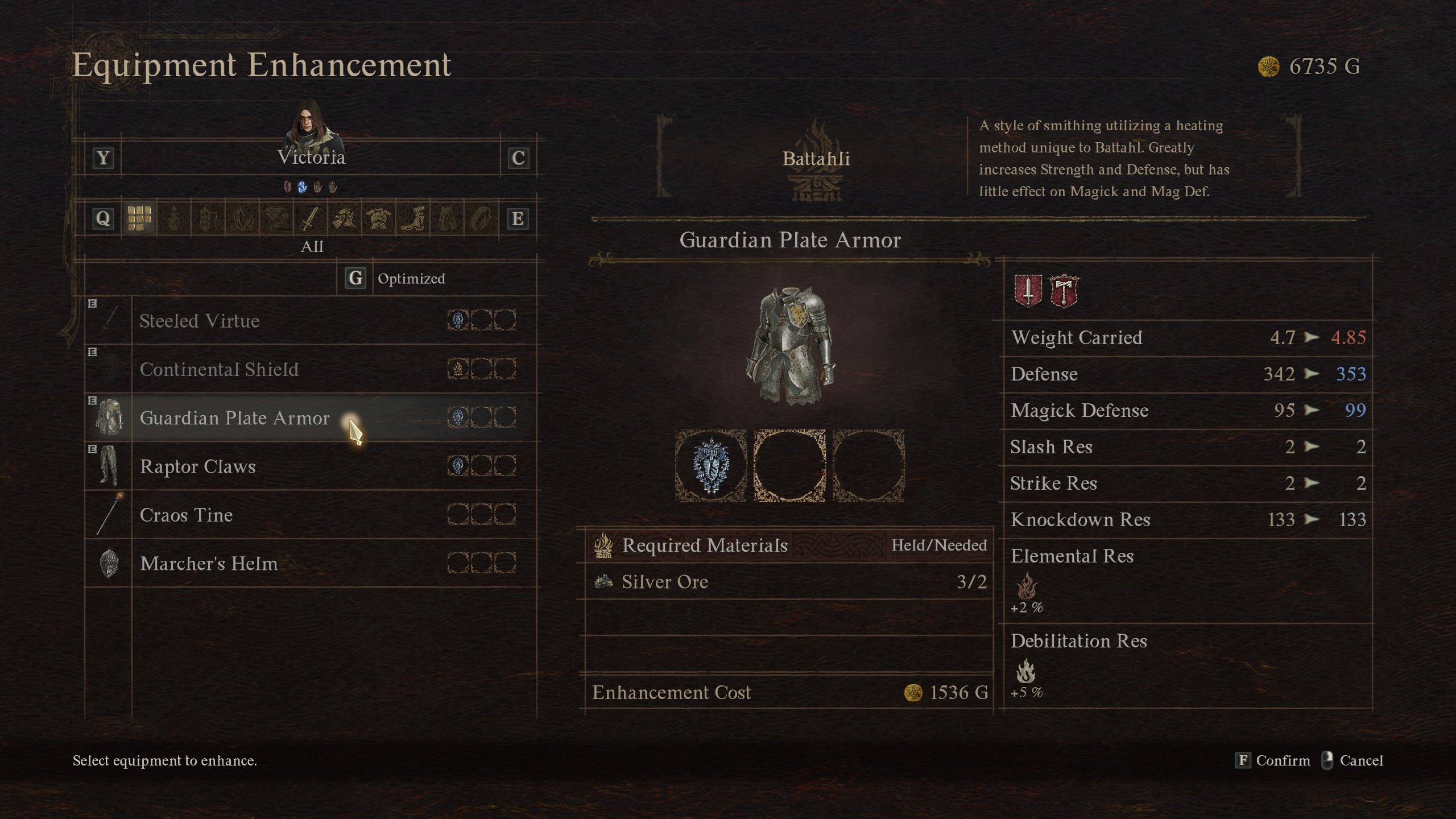Viewport: 1456px width, 819px height.
Task: Switch to the ring accessories tab
Action: 480,218
